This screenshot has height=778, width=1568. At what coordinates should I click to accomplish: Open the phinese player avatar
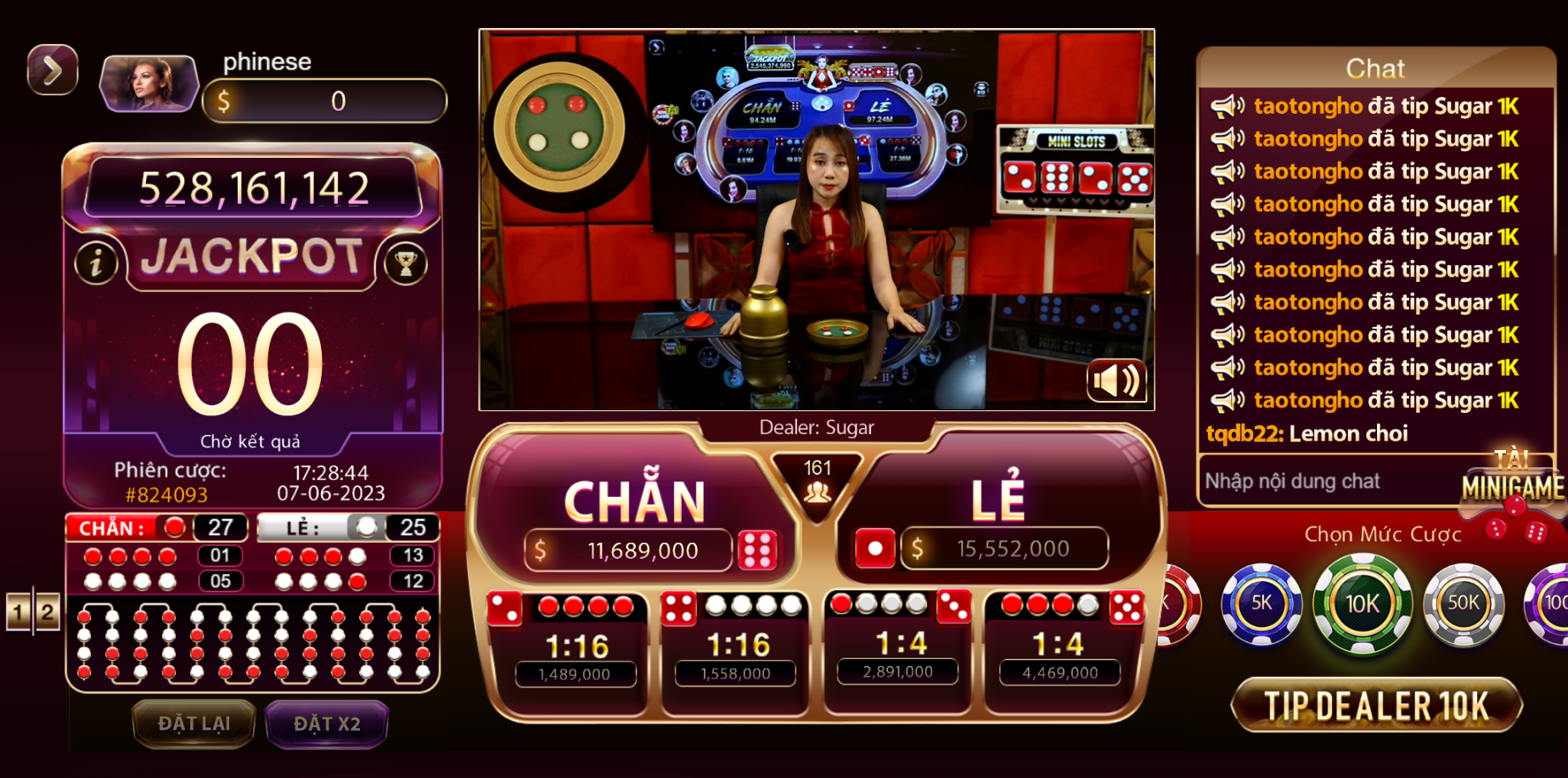(149, 83)
